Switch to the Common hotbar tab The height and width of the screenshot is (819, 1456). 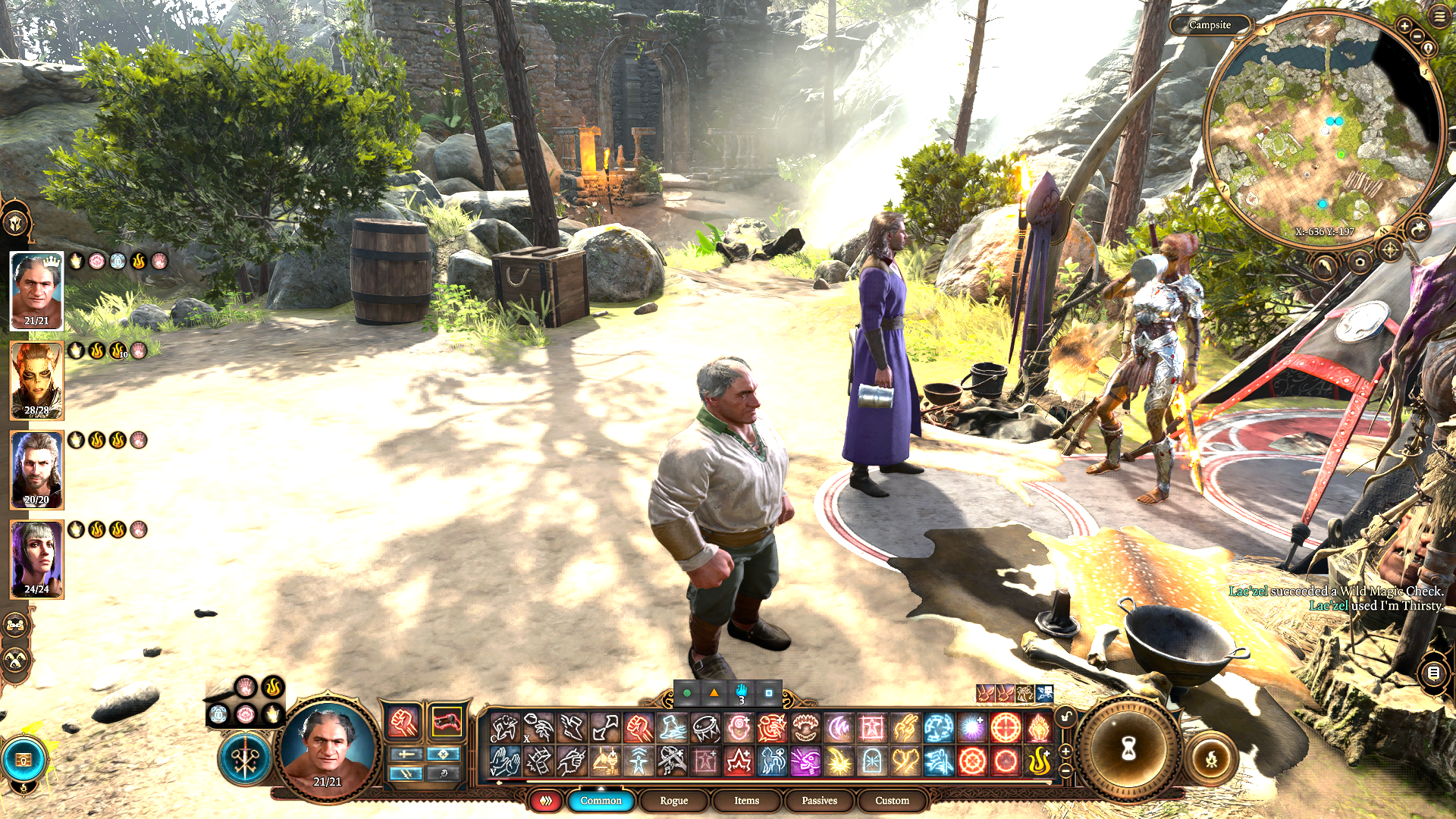(x=601, y=800)
